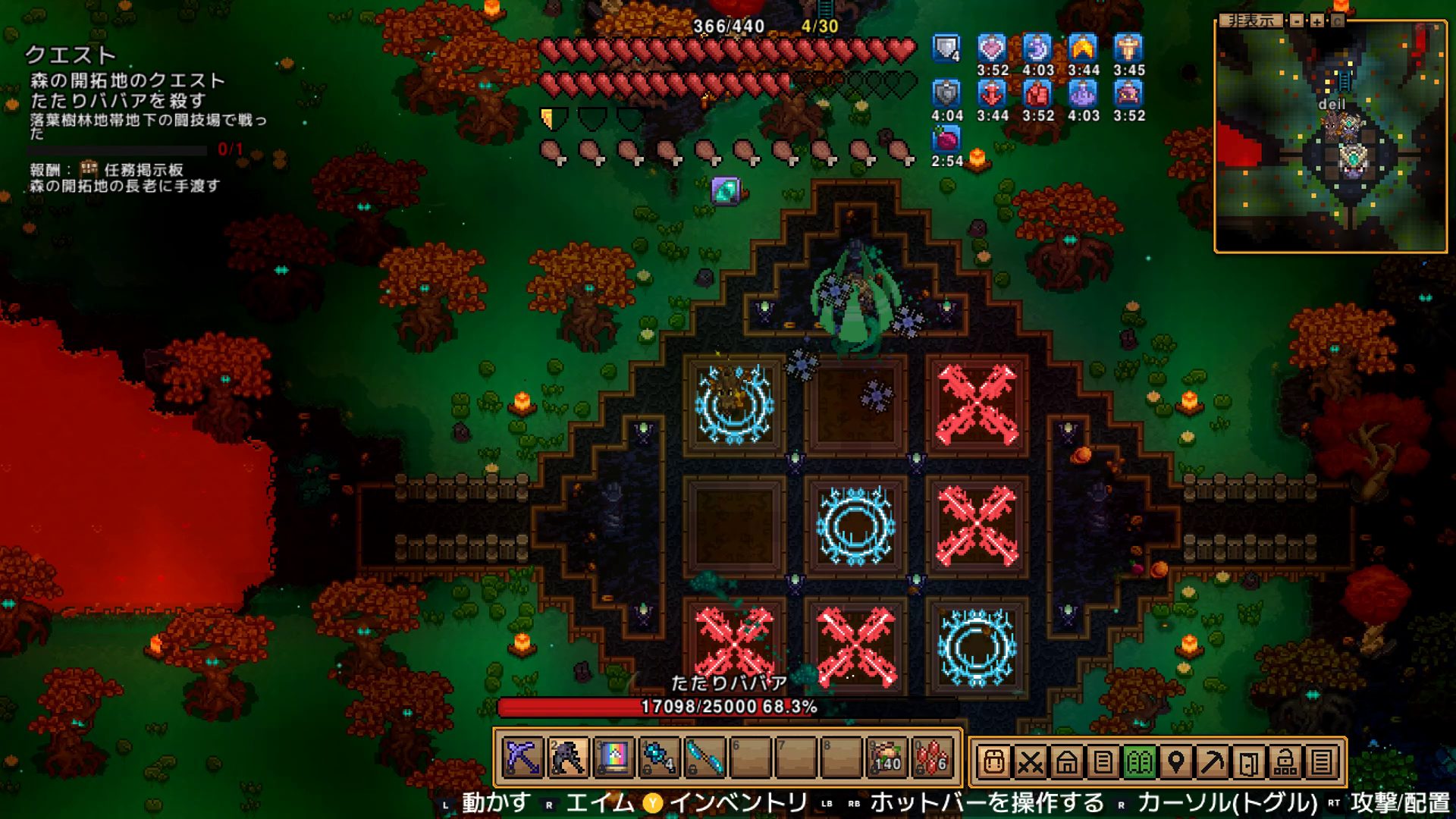The height and width of the screenshot is (819, 1456).
Task: Inspect the pink heart potion buff icon
Action: (992, 49)
